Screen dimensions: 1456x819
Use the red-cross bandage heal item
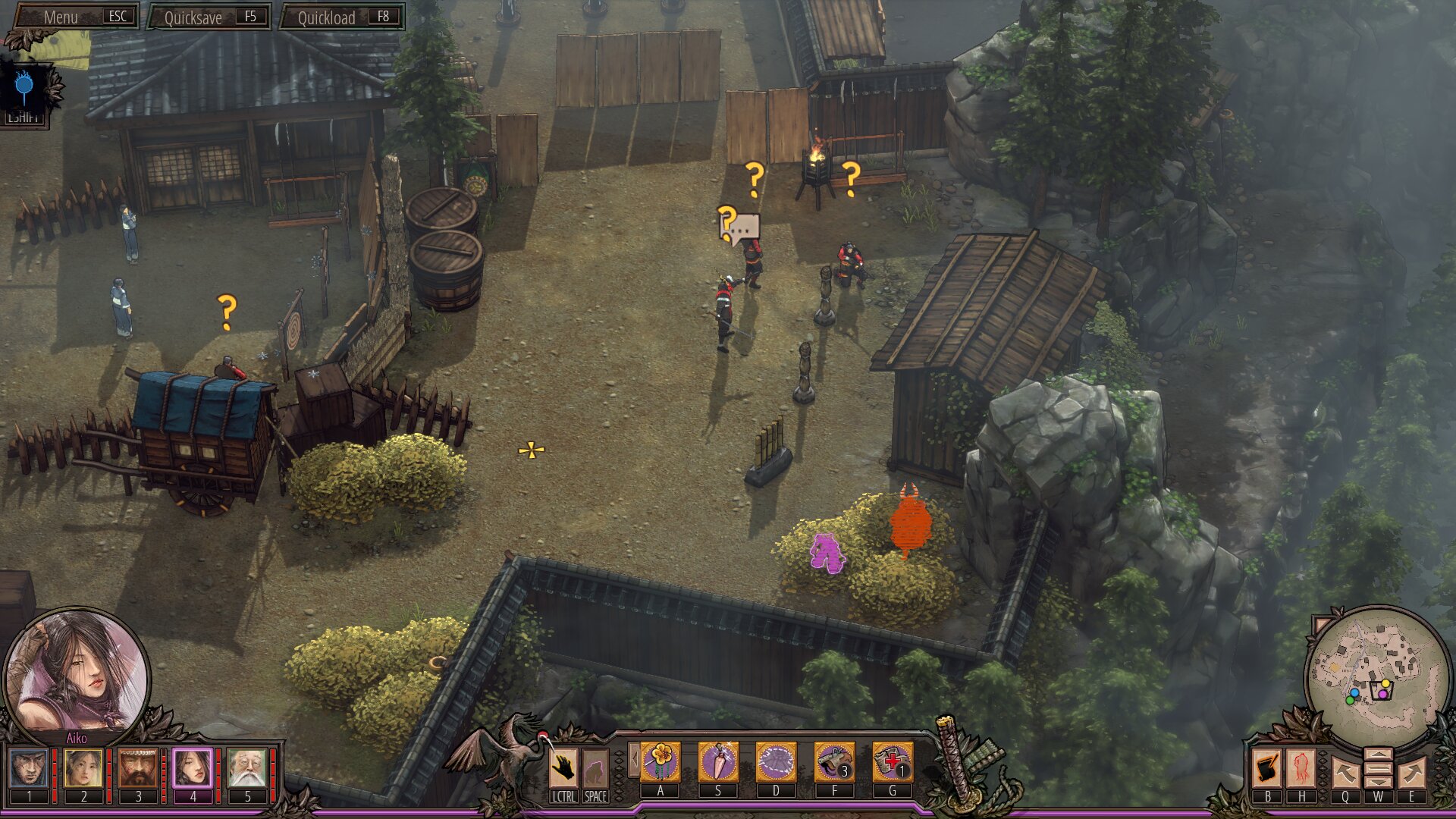[x=892, y=761]
